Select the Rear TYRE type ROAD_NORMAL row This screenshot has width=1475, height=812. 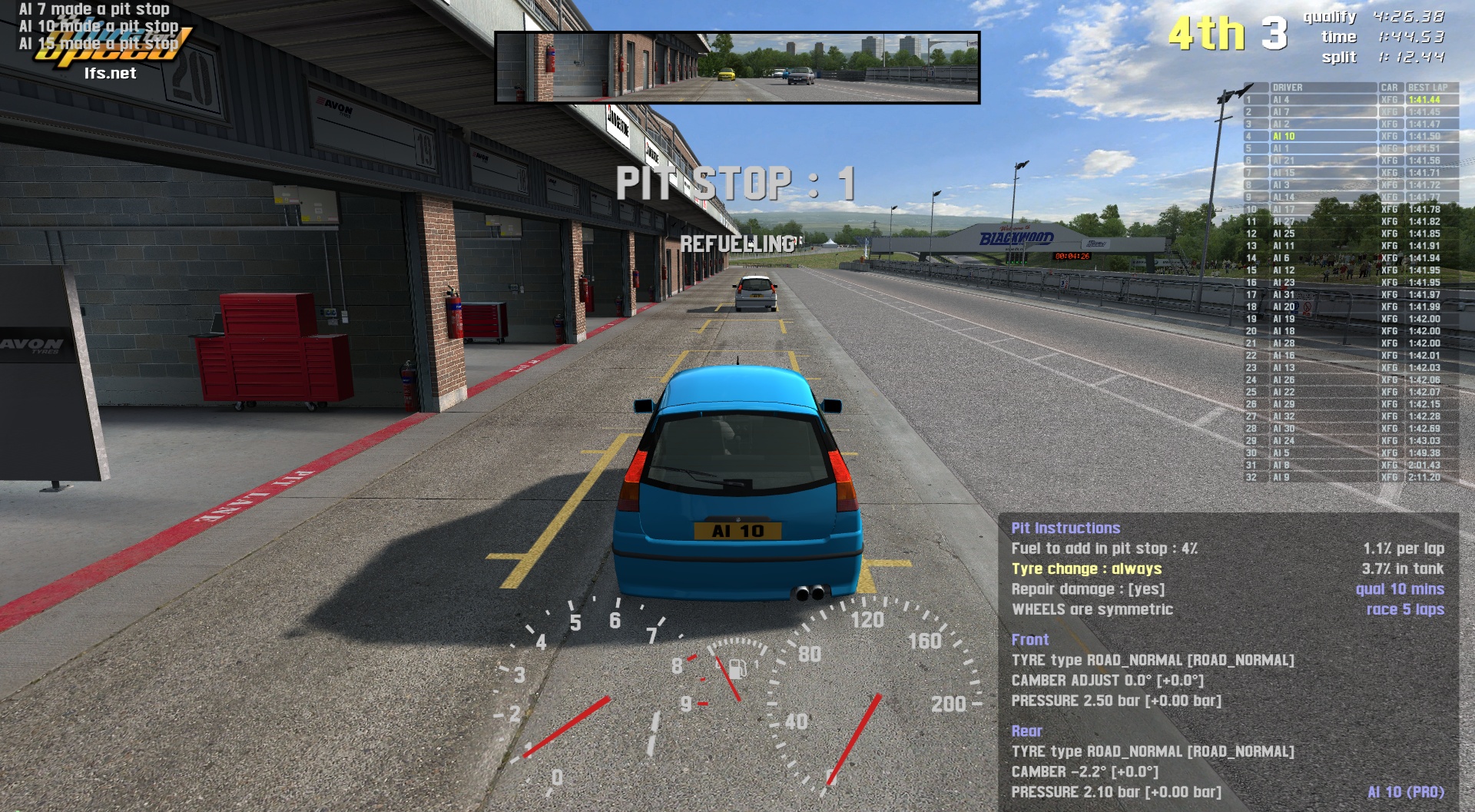pyautogui.click(x=1152, y=751)
